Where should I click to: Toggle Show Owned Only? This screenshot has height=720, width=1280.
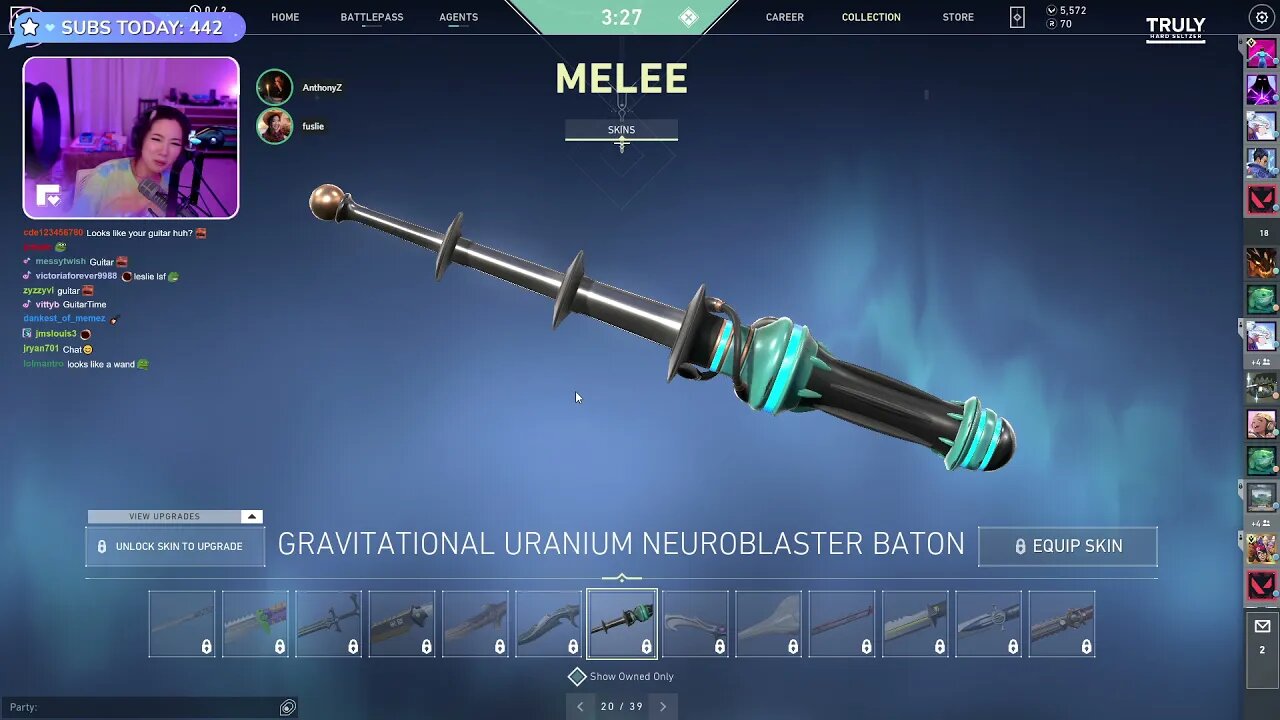[577, 677]
